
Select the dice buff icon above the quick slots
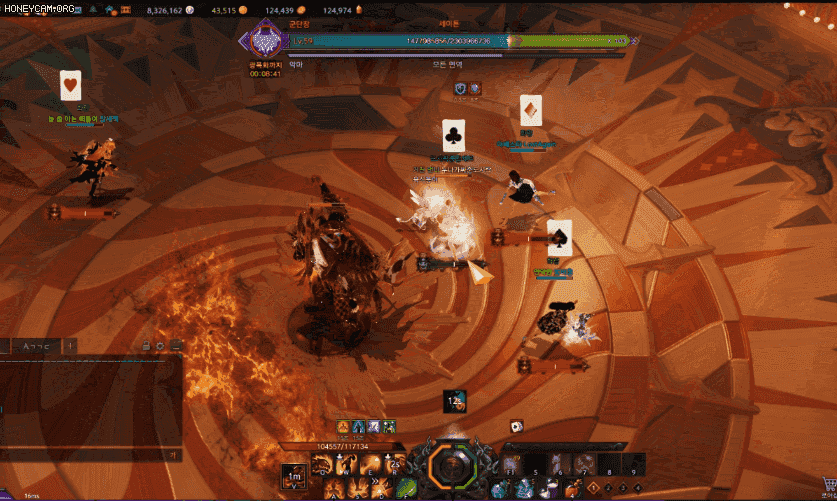[516, 425]
